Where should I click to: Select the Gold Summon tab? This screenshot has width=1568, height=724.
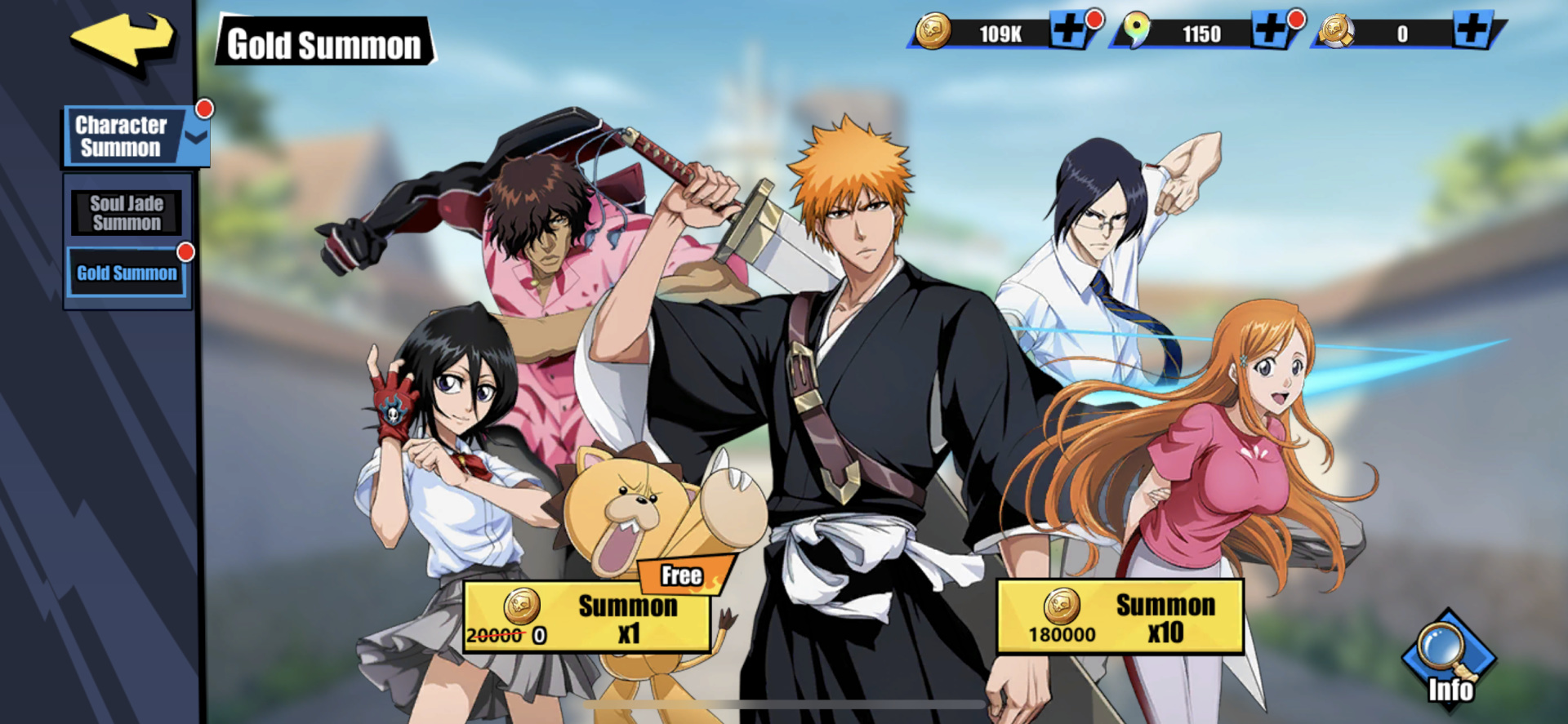pyautogui.click(x=127, y=273)
